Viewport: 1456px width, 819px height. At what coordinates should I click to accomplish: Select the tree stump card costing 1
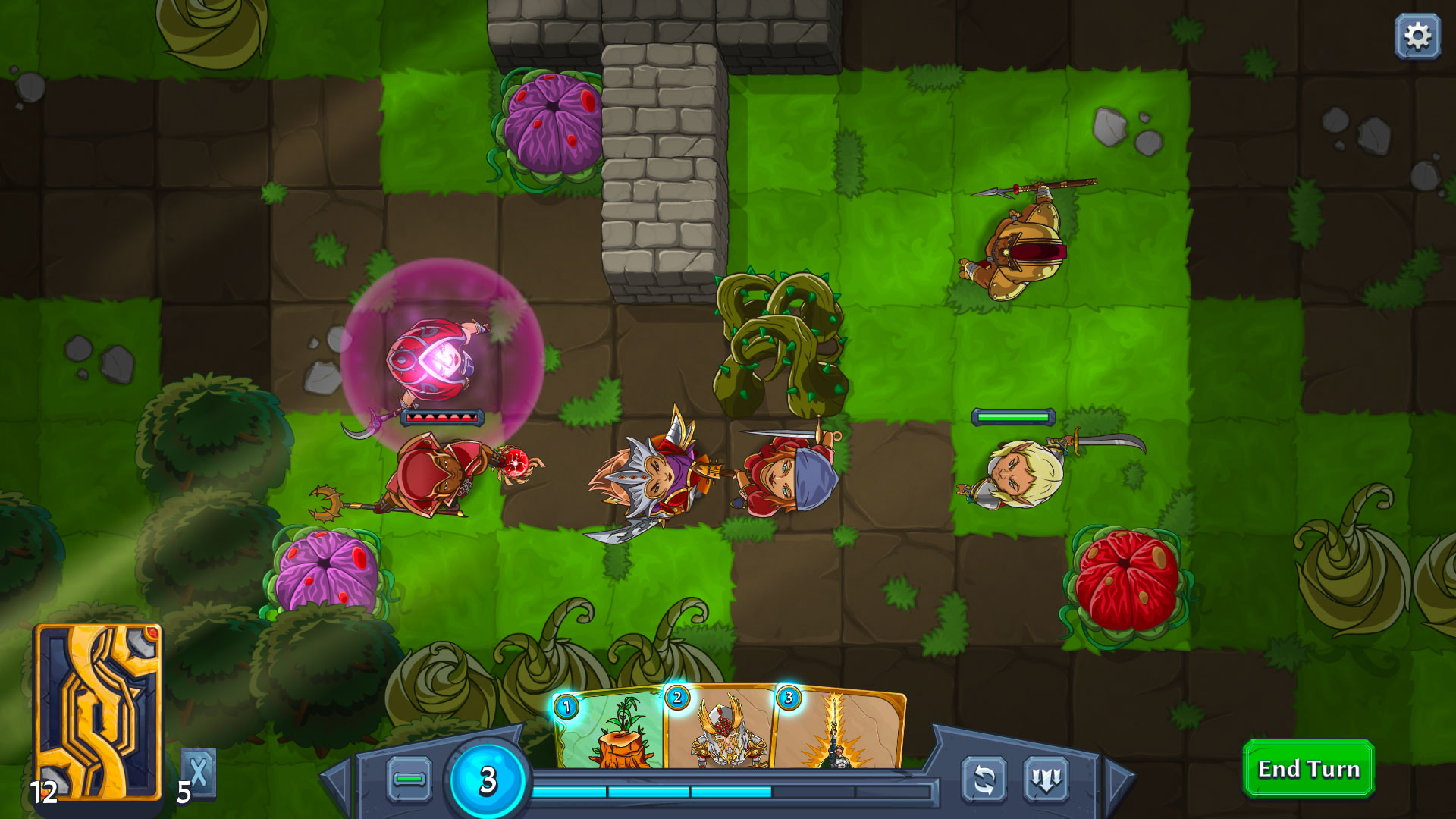[610, 732]
